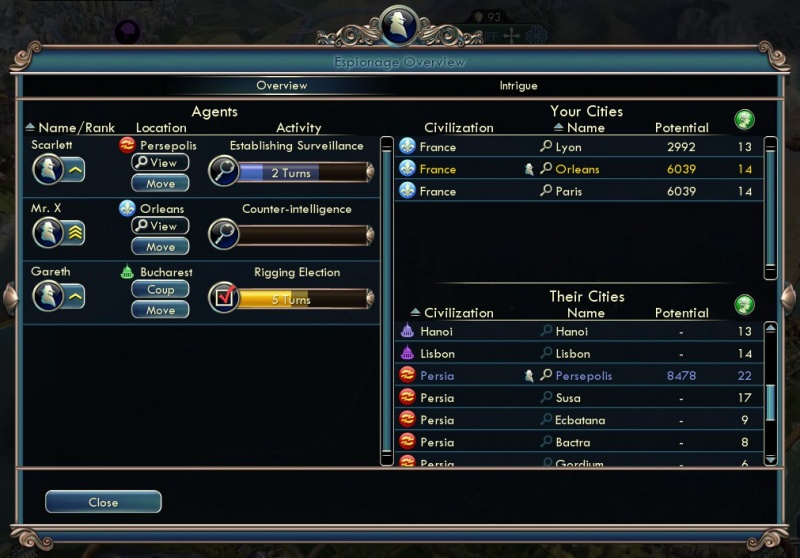Select the Susa city row
Image resolution: width=800 pixels, height=558 pixels.
click(x=580, y=398)
